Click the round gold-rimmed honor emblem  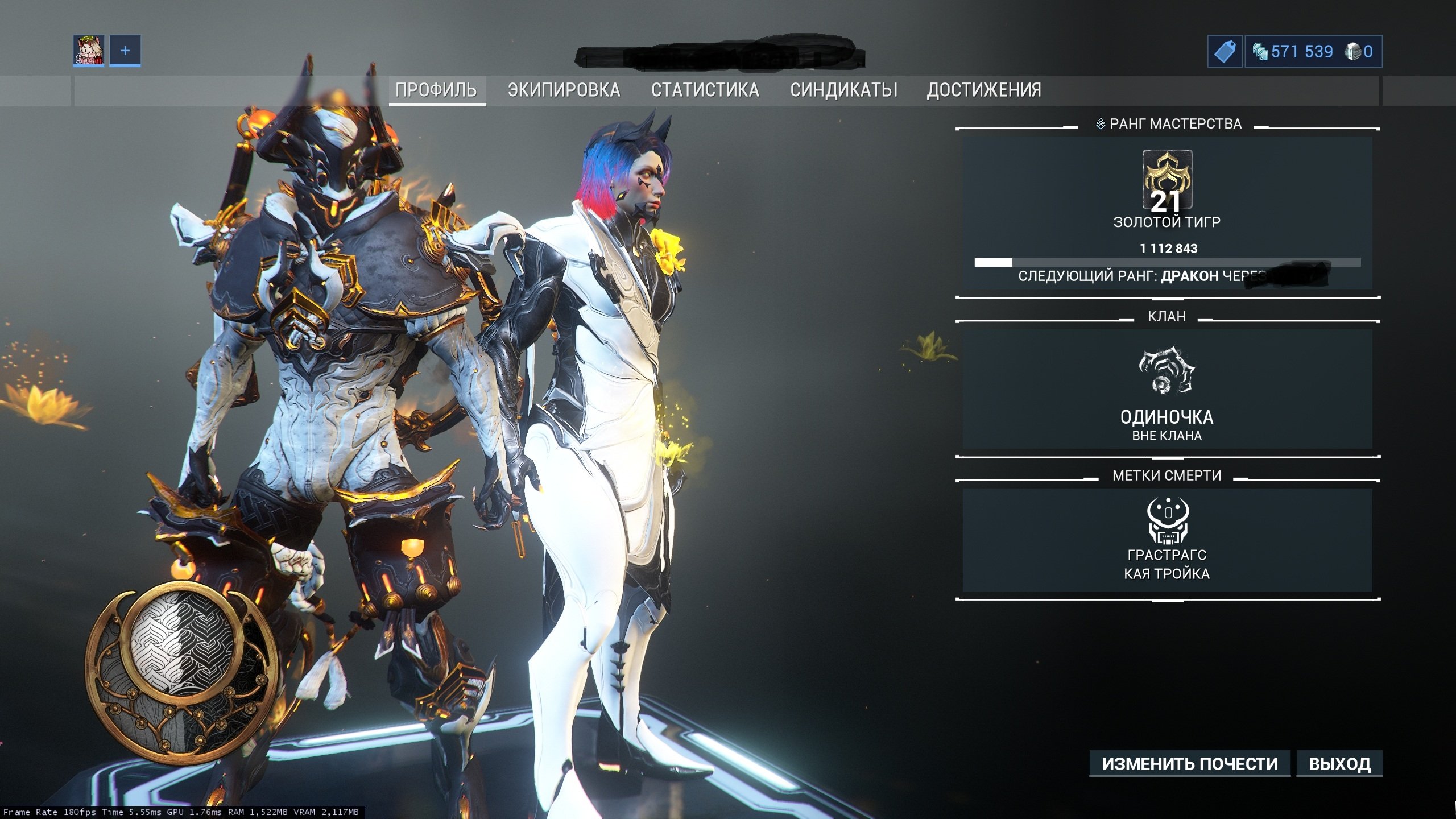tap(182, 671)
